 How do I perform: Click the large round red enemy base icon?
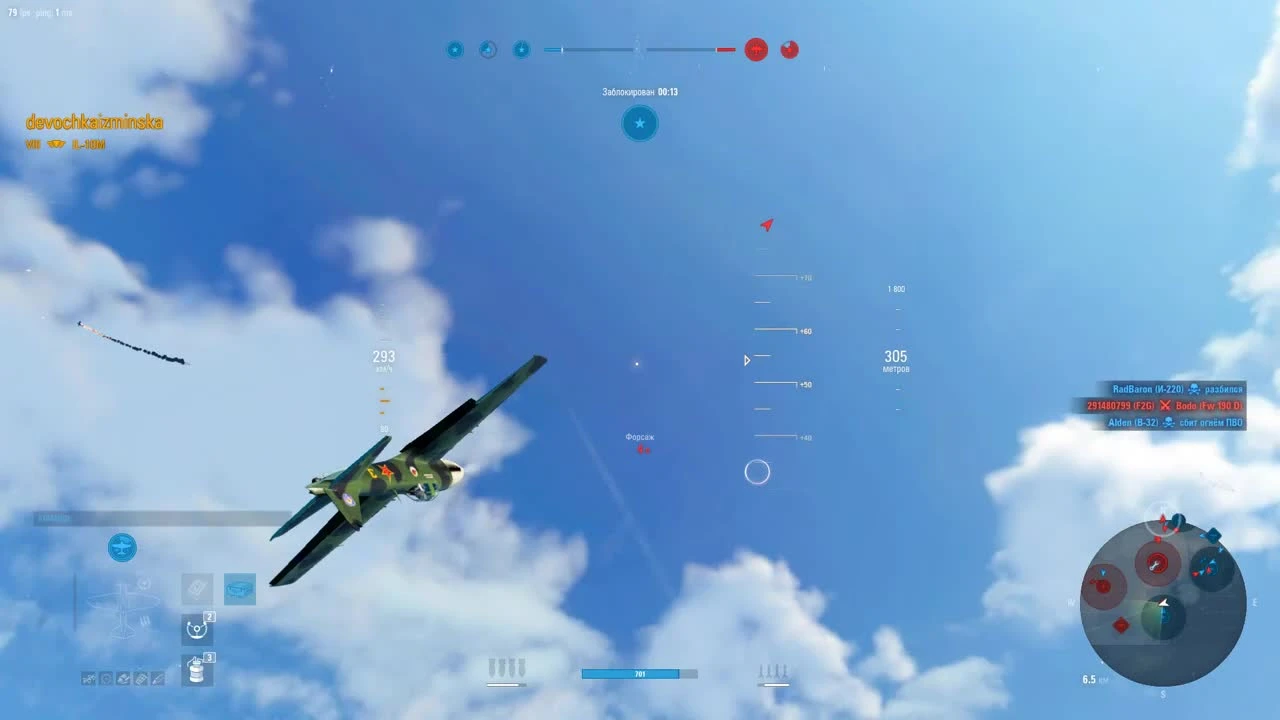tap(756, 50)
